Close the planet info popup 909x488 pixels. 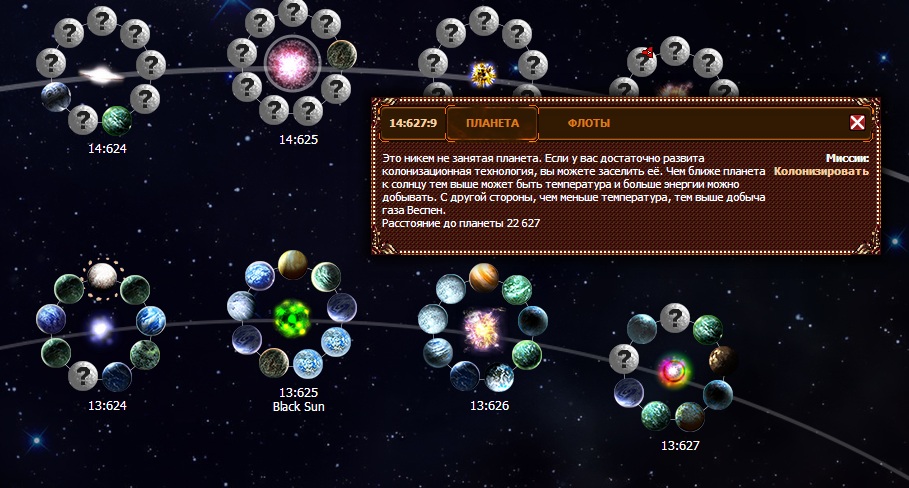point(857,123)
